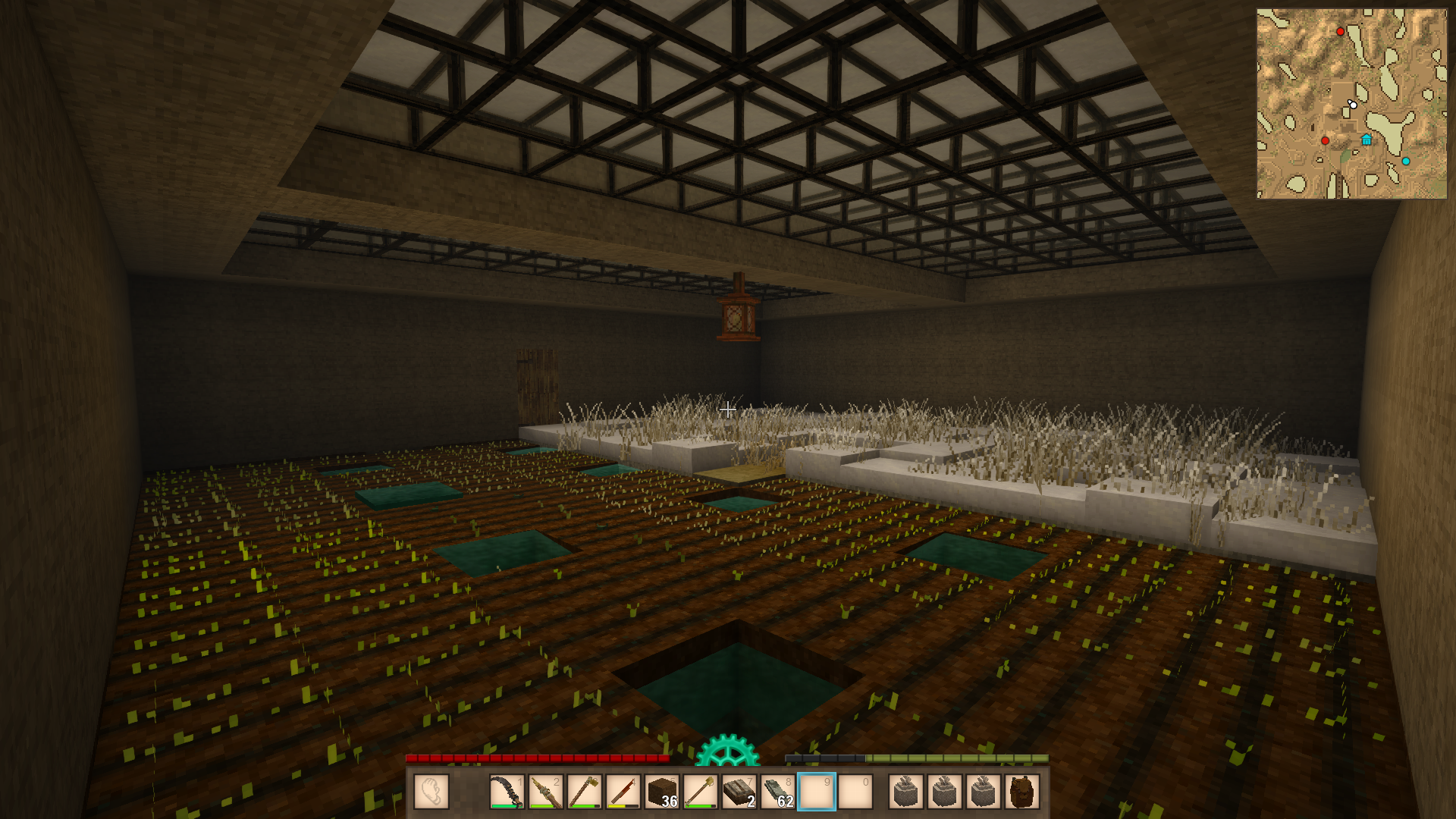This screenshot has height=819, width=1456.
Task: Select the cyan circle waypoint on minimap
Action: 1406,161
